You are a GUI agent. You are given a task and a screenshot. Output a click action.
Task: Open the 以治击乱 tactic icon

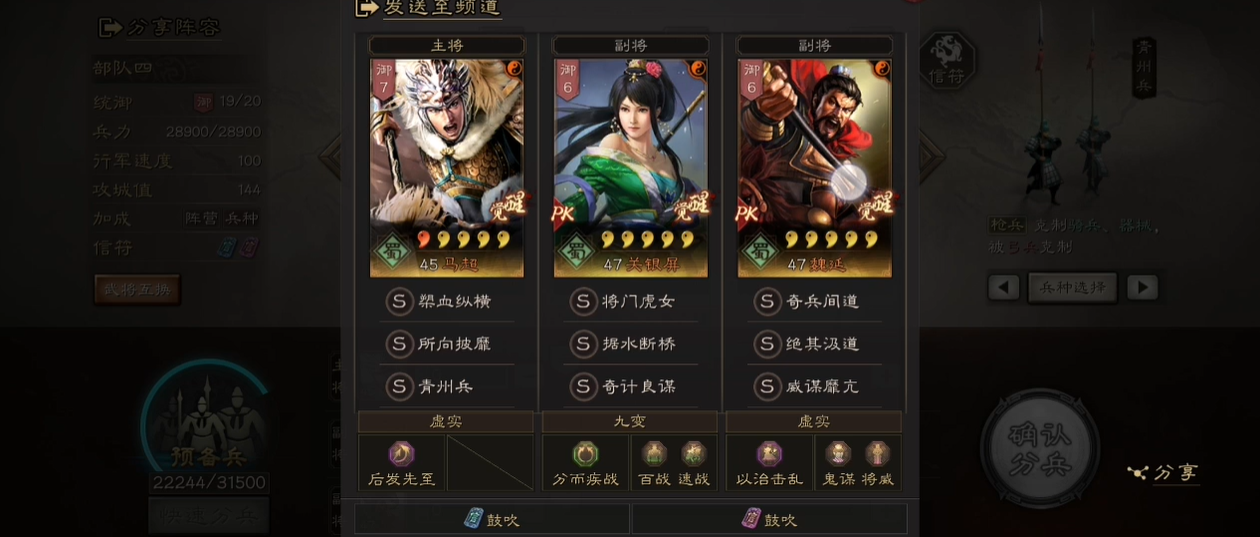pyautogui.click(x=769, y=456)
